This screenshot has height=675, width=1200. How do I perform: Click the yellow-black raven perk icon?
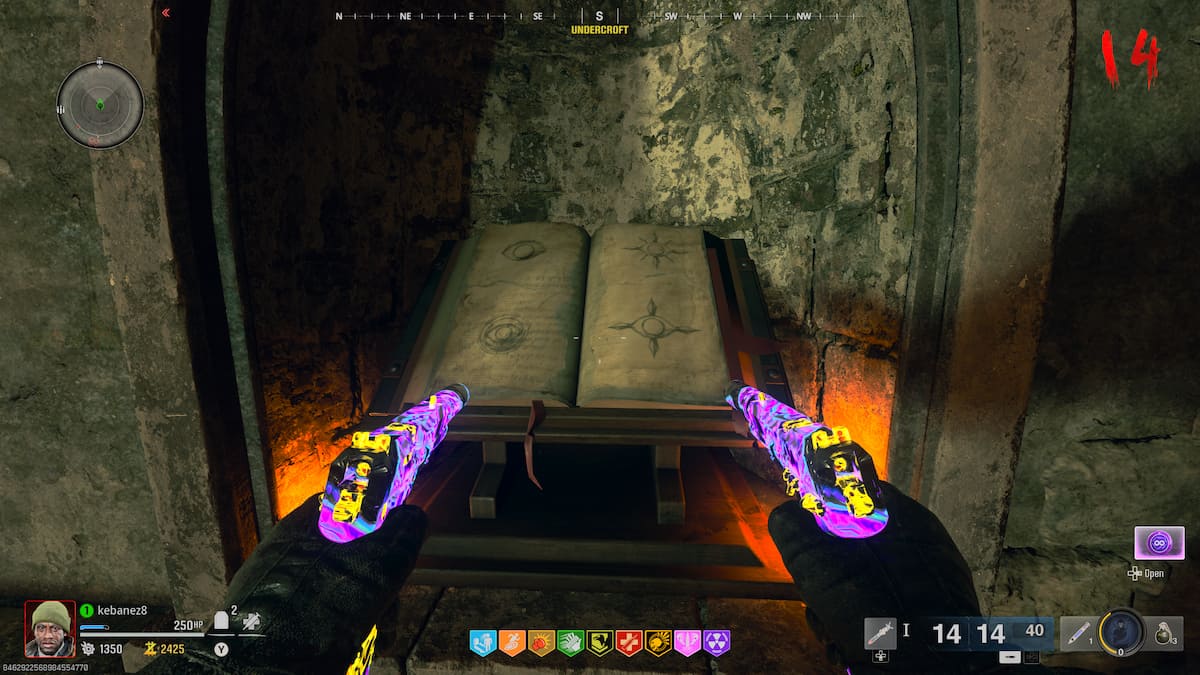point(600,643)
